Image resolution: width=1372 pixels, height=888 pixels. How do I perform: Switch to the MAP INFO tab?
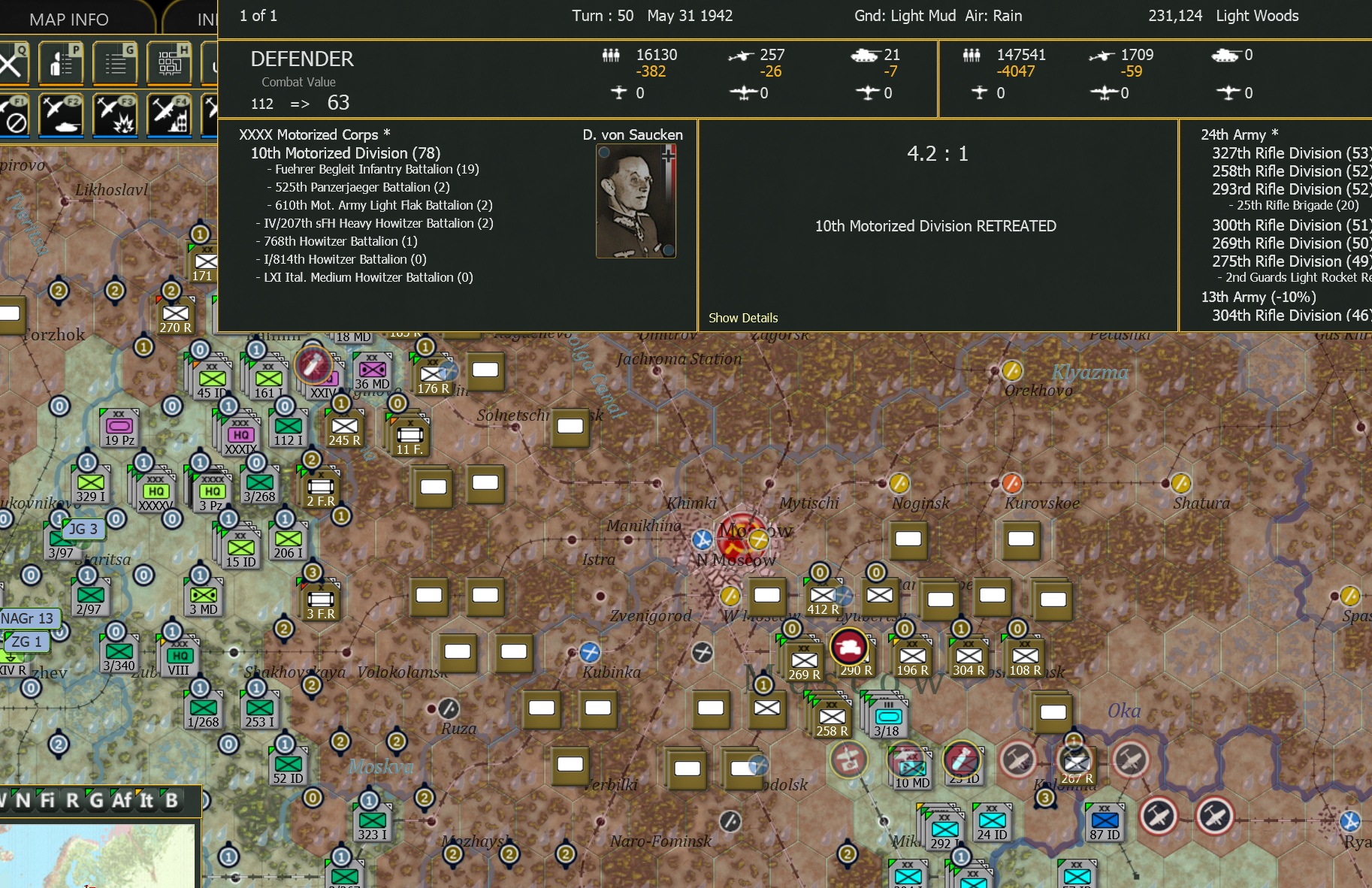[x=69, y=19]
